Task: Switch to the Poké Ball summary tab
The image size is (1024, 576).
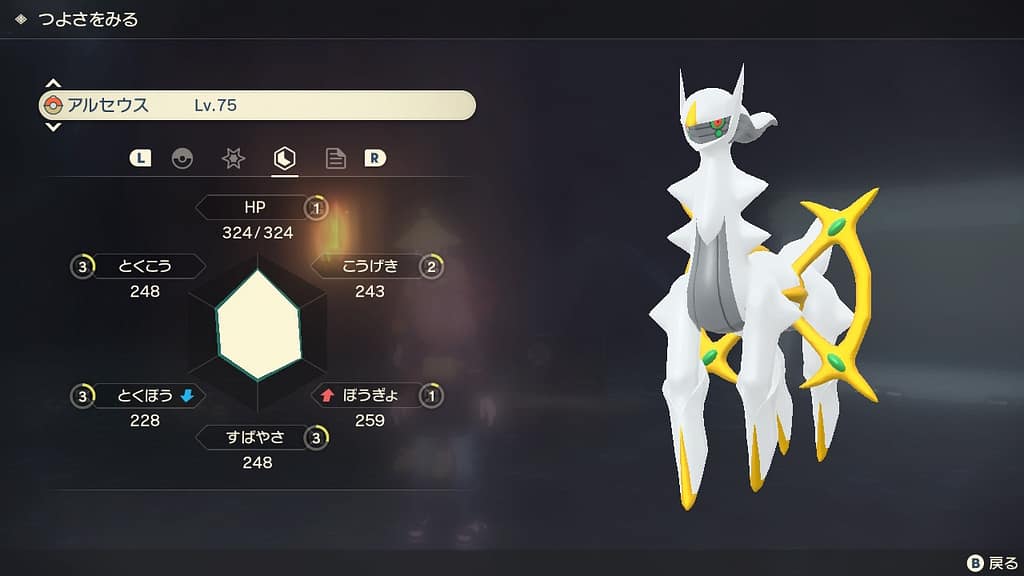Action: pos(182,158)
